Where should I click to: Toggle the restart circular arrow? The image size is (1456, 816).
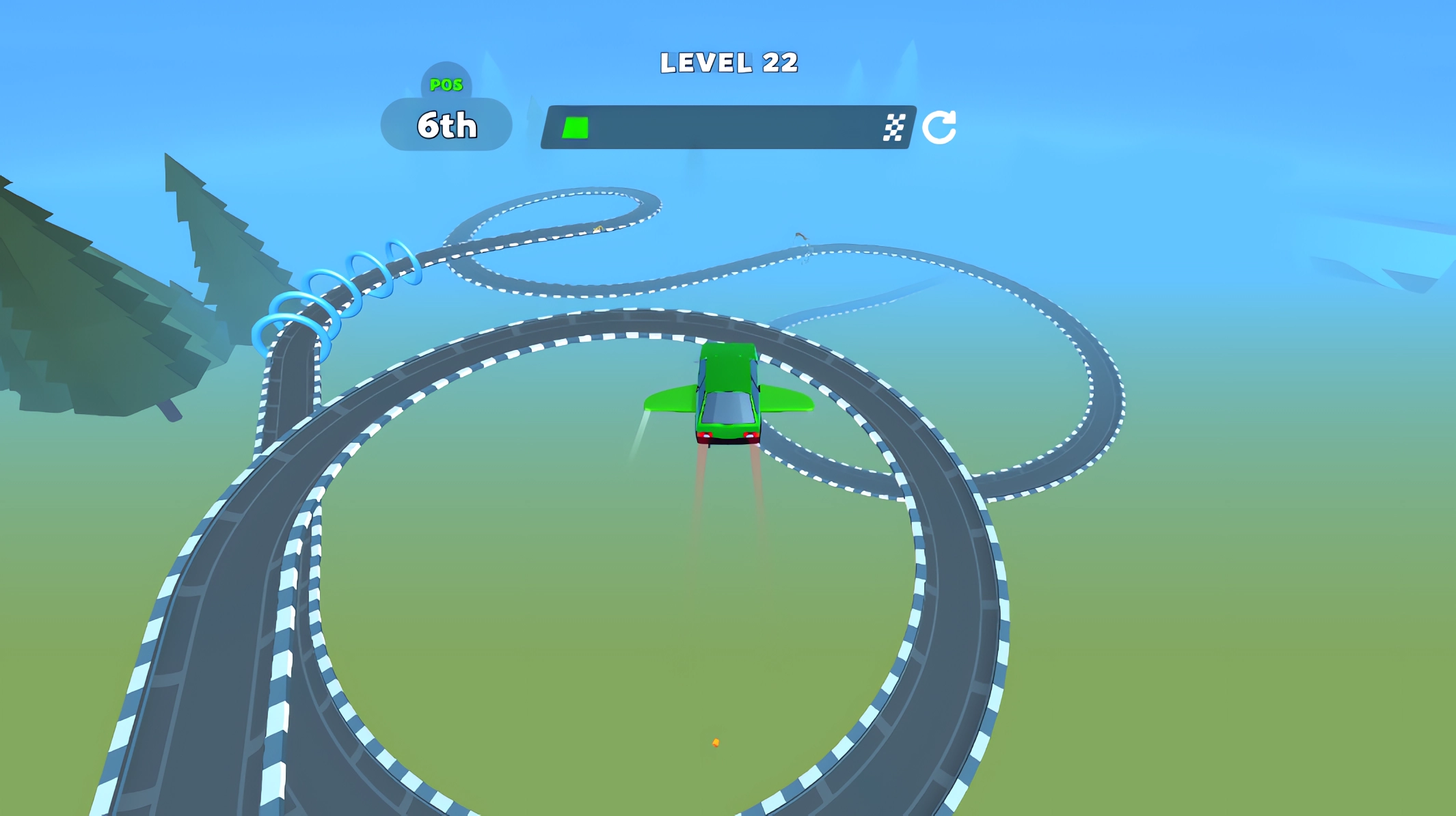click(x=941, y=126)
